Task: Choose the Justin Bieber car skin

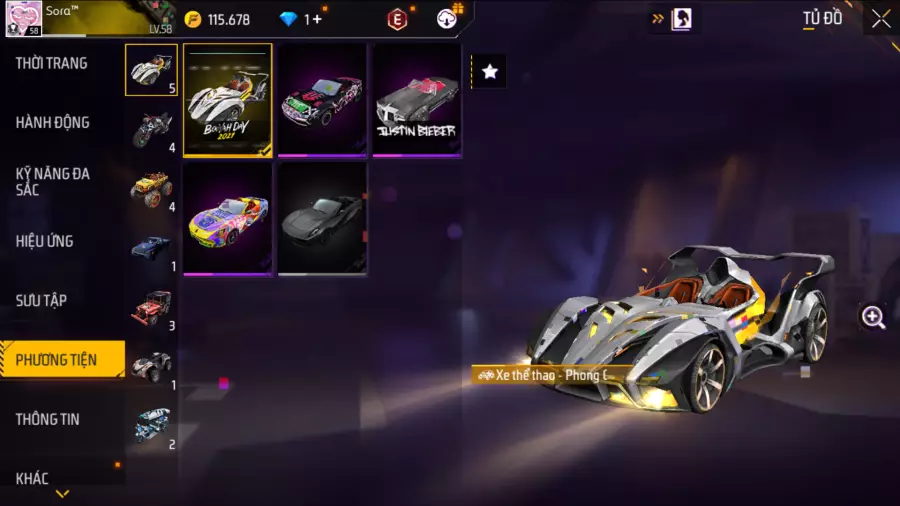Action: coord(416,100)
